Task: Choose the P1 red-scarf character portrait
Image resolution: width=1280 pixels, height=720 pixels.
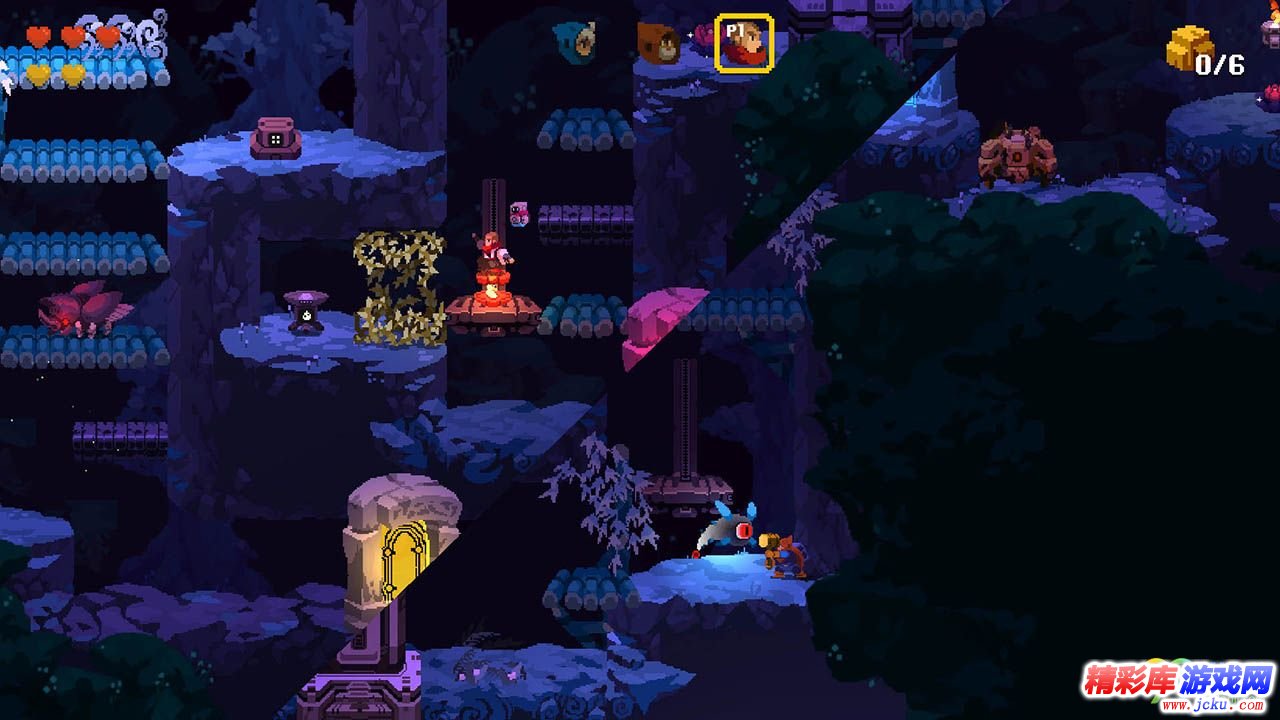Action: pos(744,43)
